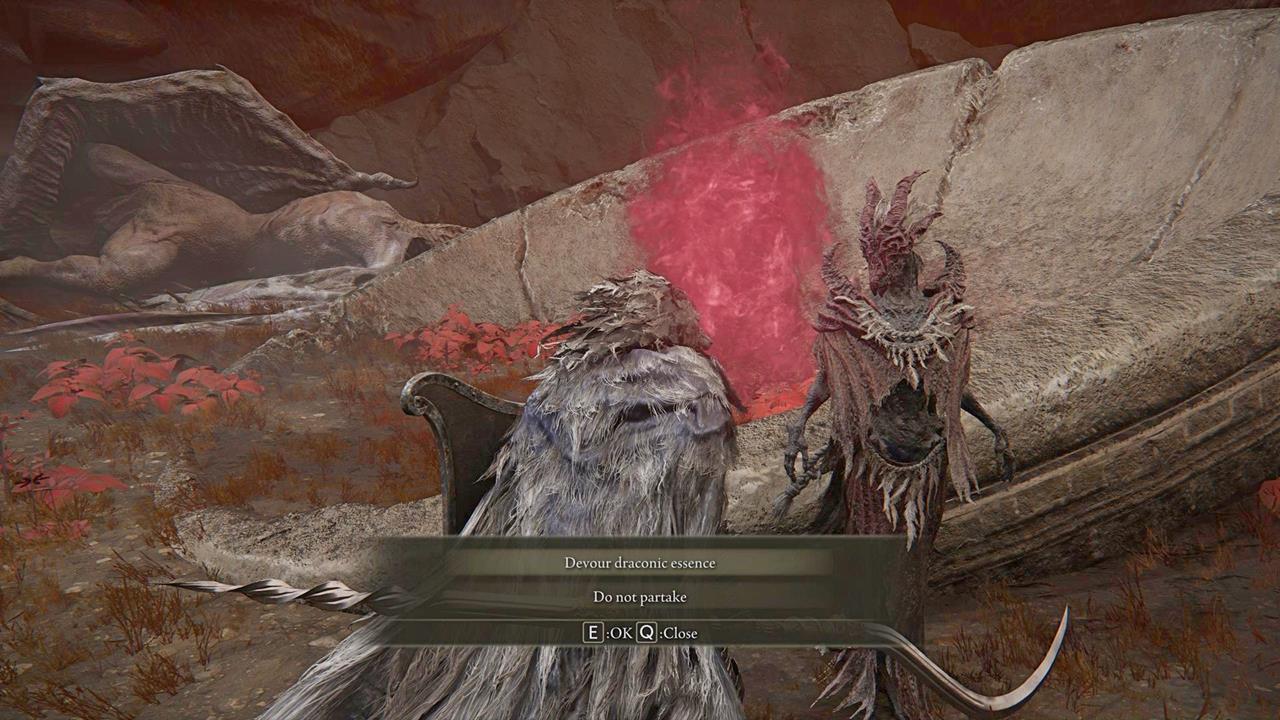1280x720 pixels.
Task: Click the highlighted dialogue option row
Action: pos(640,562)
